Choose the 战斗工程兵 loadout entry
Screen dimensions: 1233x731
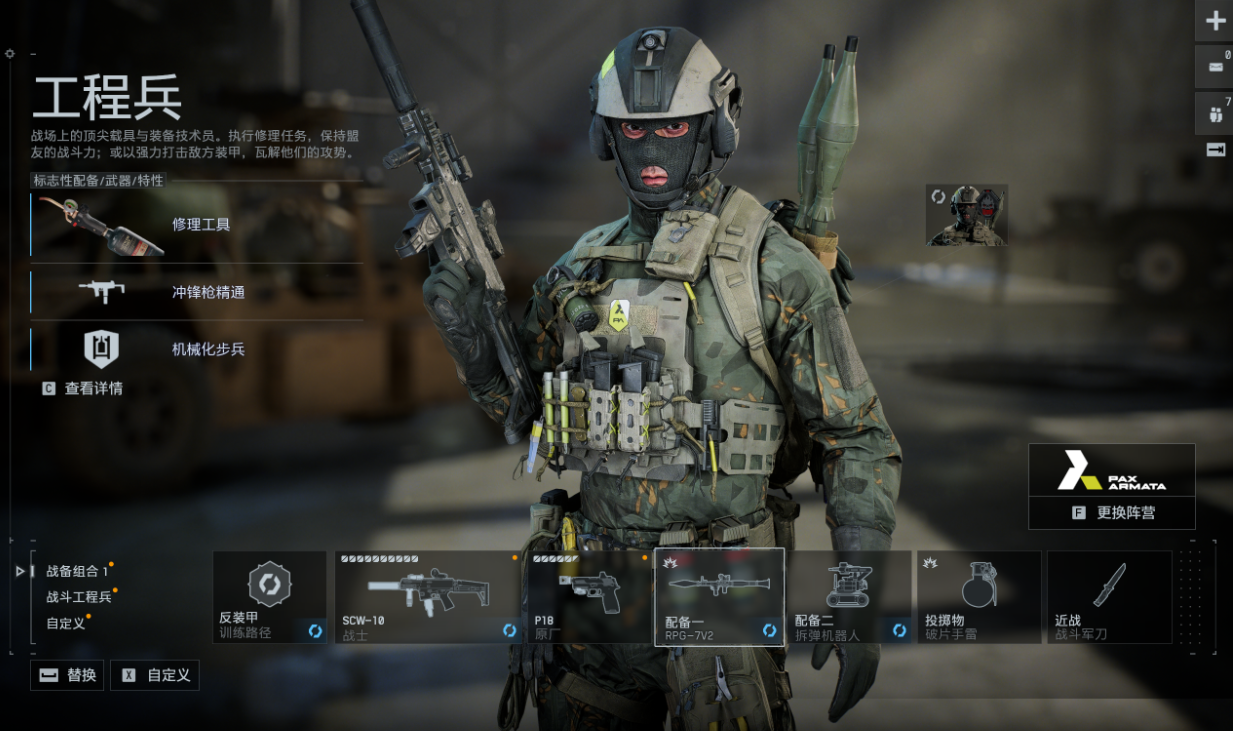tap(79, 597)
